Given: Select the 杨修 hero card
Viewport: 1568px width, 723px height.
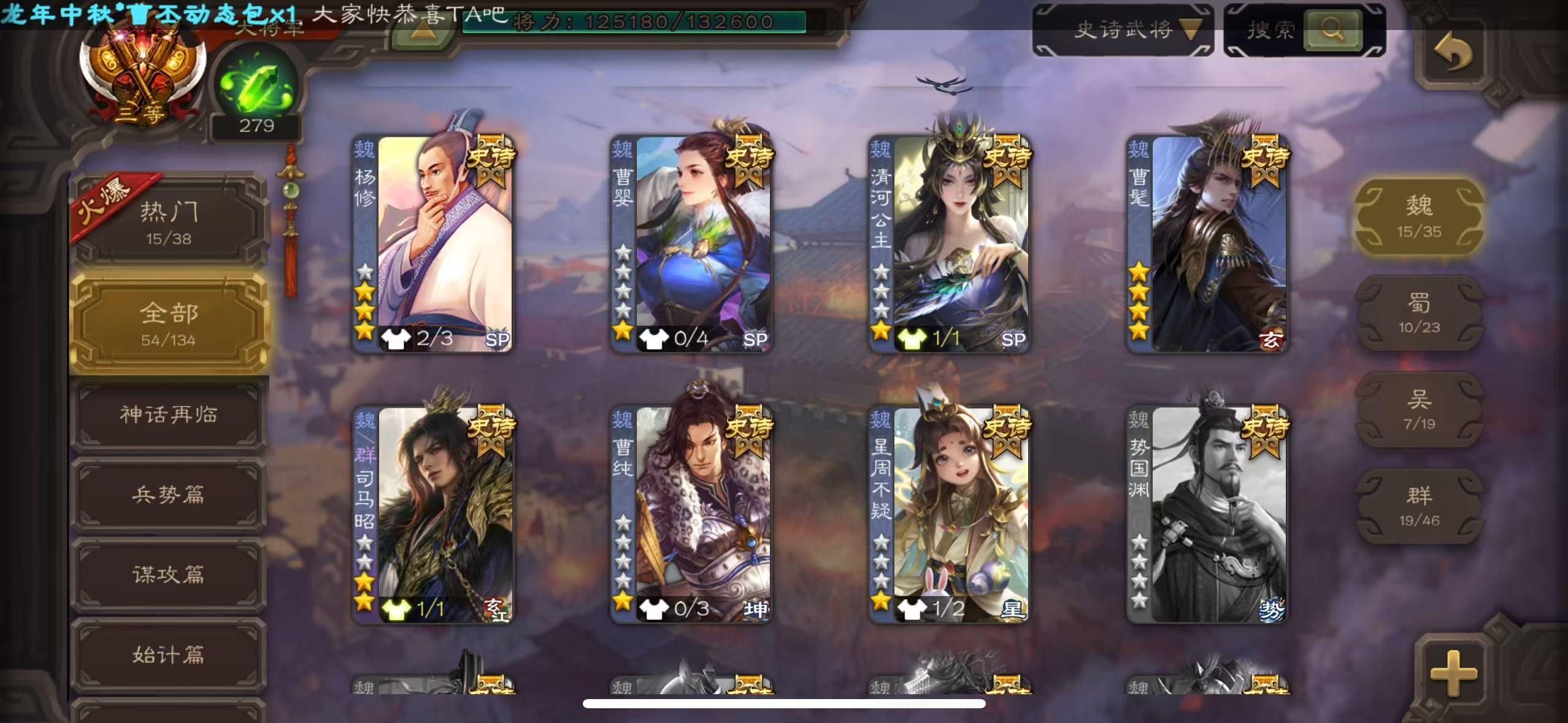Looking at the screenshot, I should pos(433,243).
